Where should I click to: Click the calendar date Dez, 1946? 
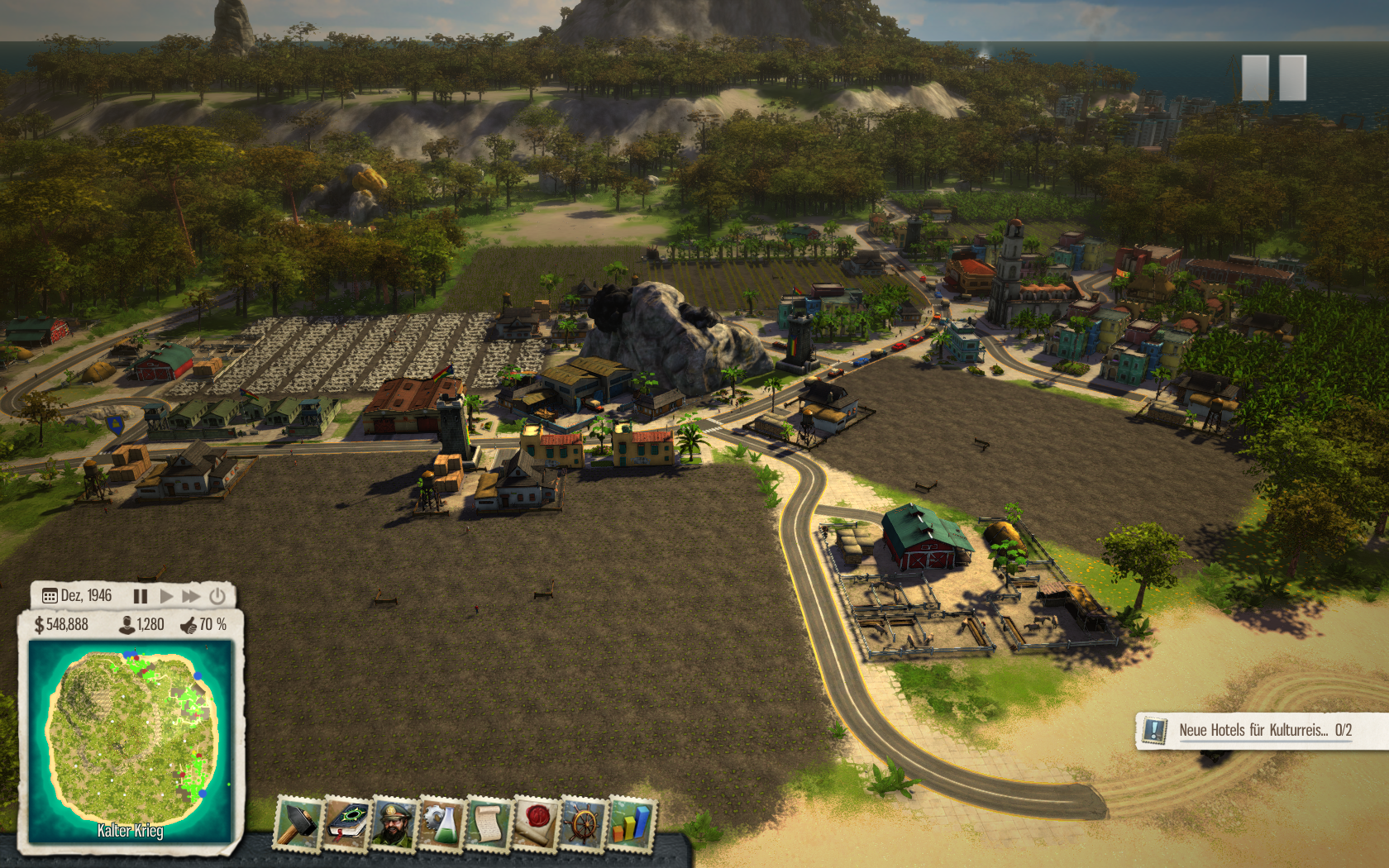[x=77, y=596]
